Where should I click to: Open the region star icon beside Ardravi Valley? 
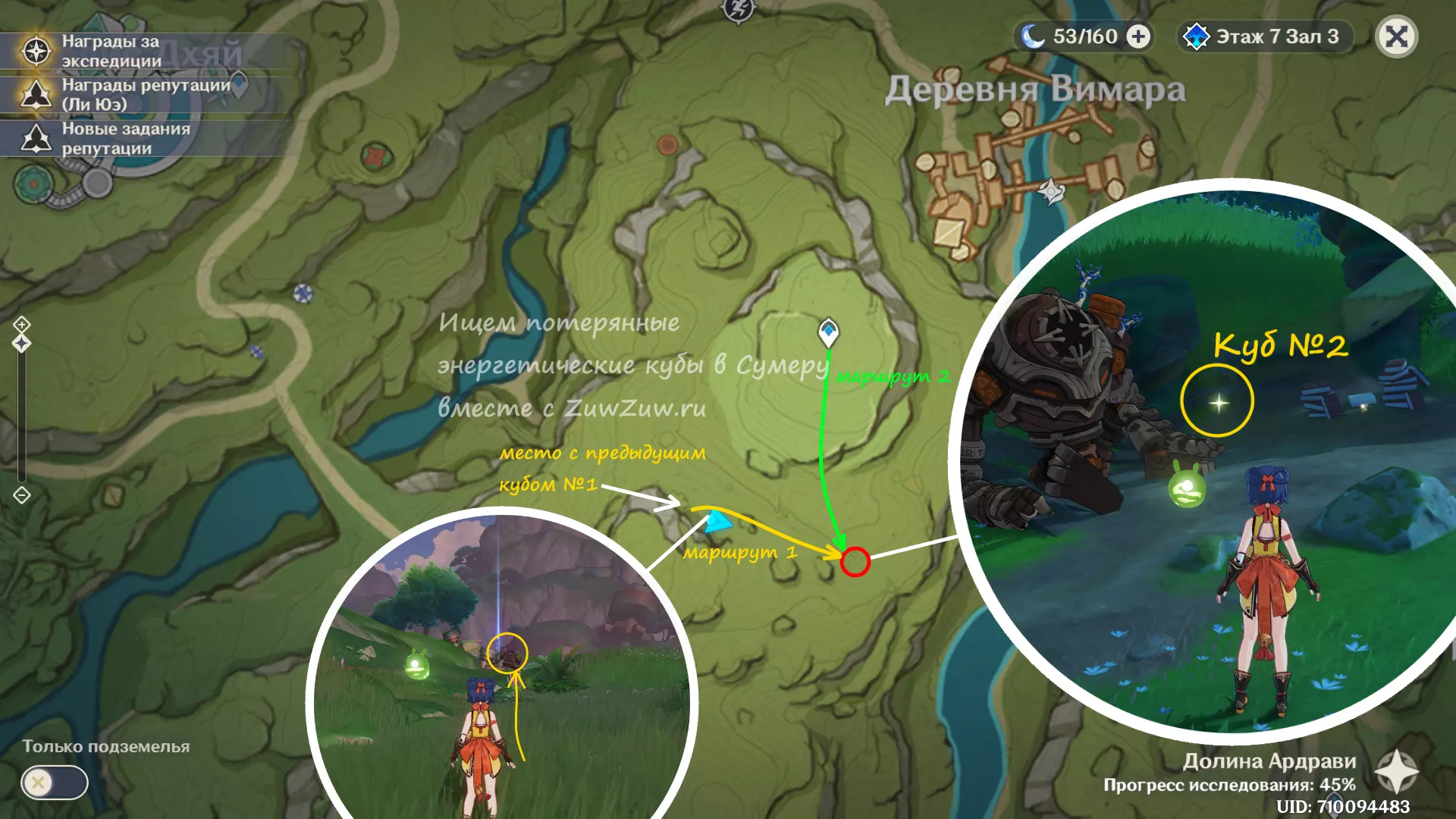(x=1396, y=772)
